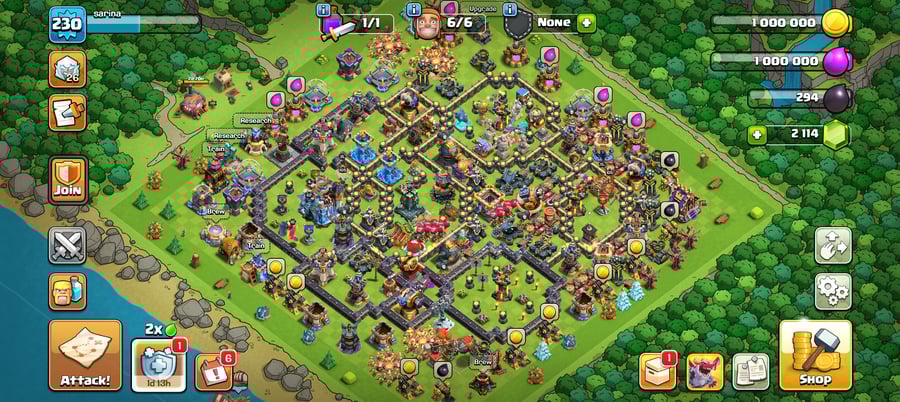Open the crossed swords battle log
The width and height of the screenshot is (900, 402).
[68, 245]
